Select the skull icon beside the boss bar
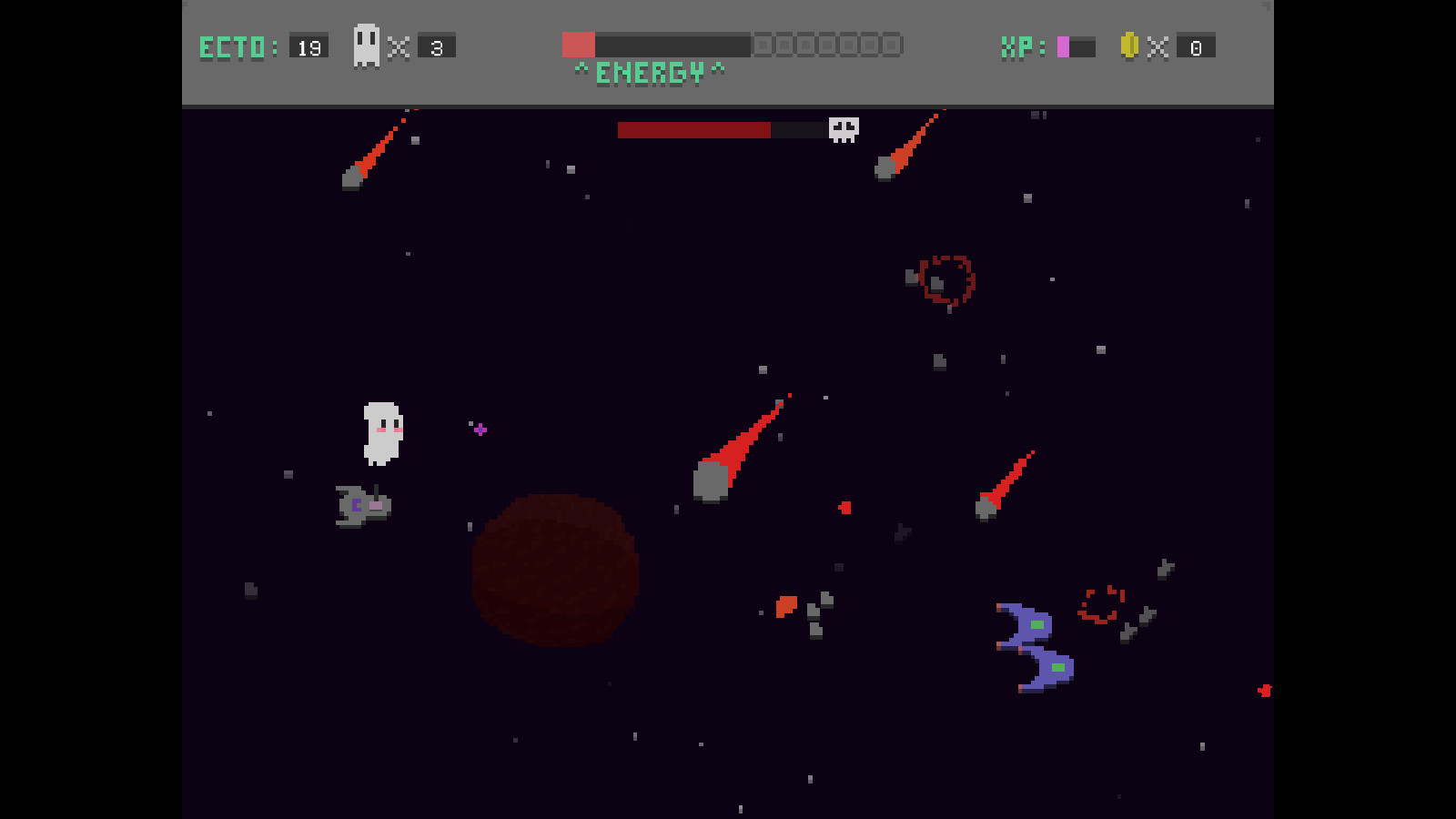 (x=842, y=127)
